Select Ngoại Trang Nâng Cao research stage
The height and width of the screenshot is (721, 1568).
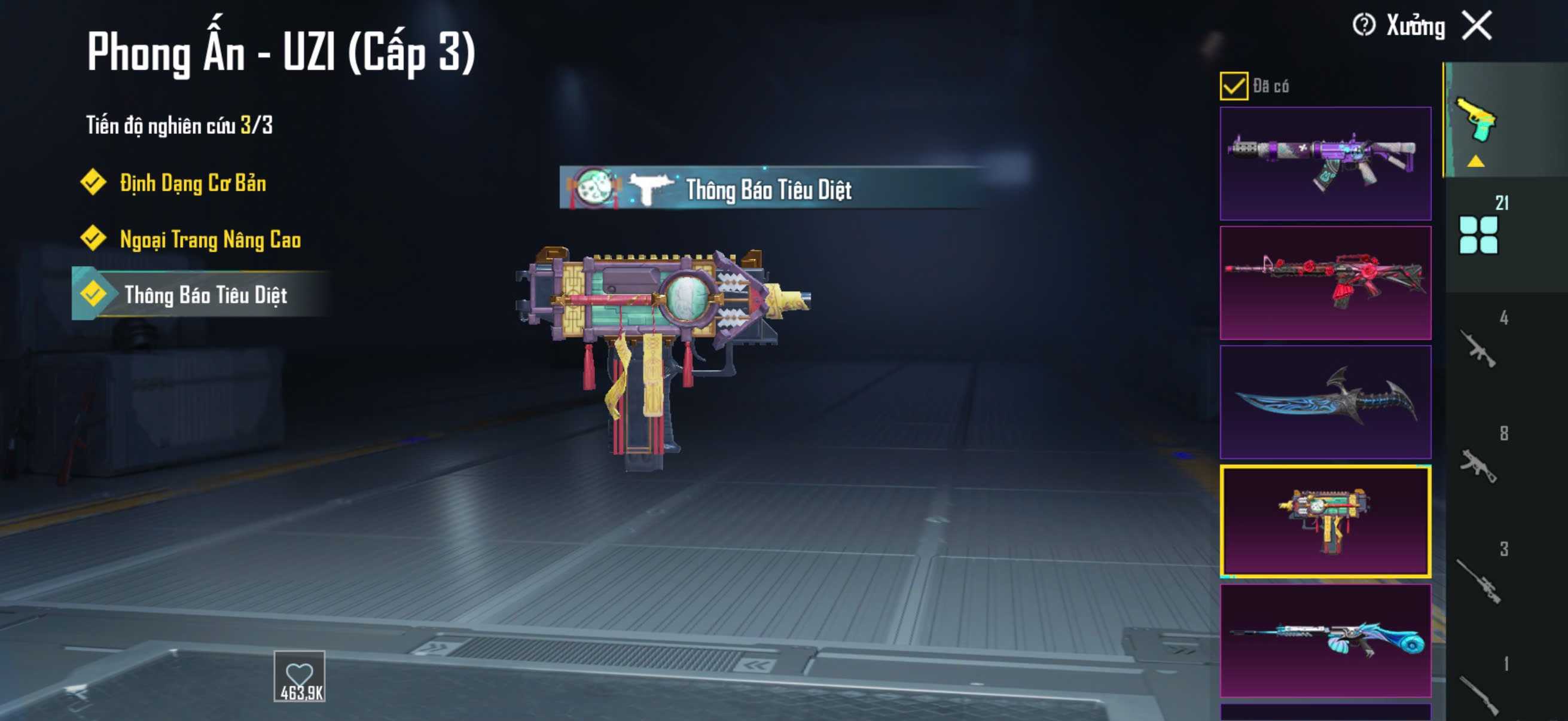tap(209, 240)
